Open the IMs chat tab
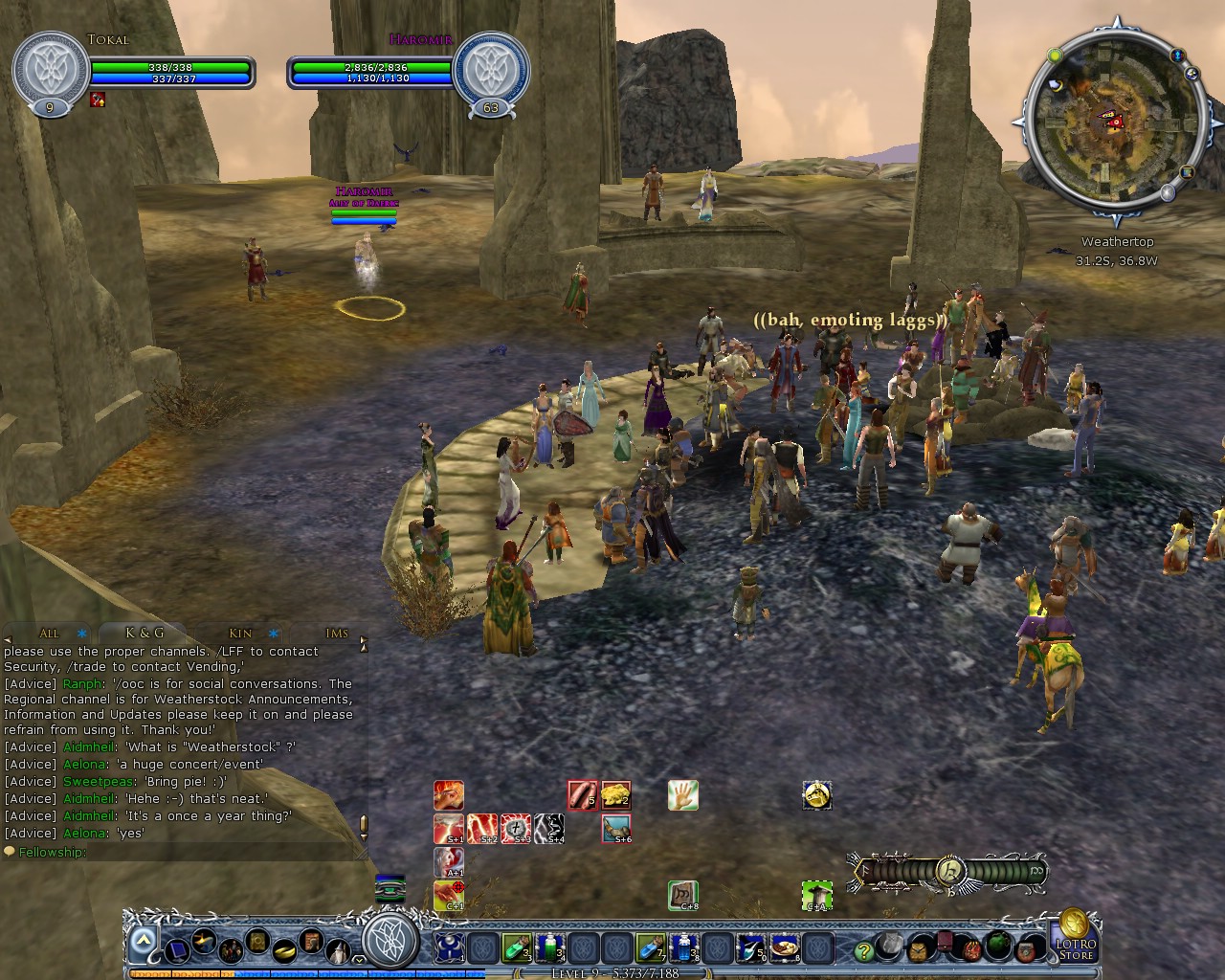This screenshot has height=980, width=1225. [x=337, y=633]
